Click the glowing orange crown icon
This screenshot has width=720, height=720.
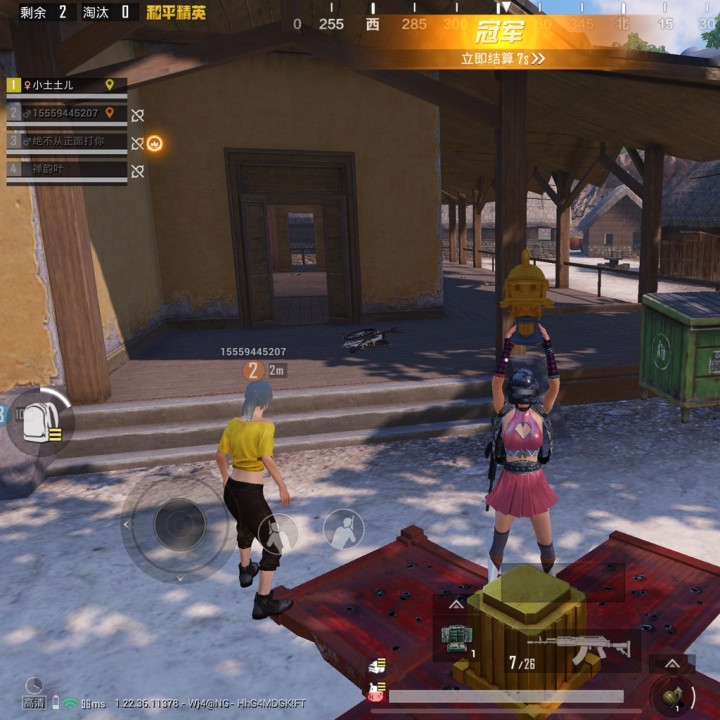[154, 143]
